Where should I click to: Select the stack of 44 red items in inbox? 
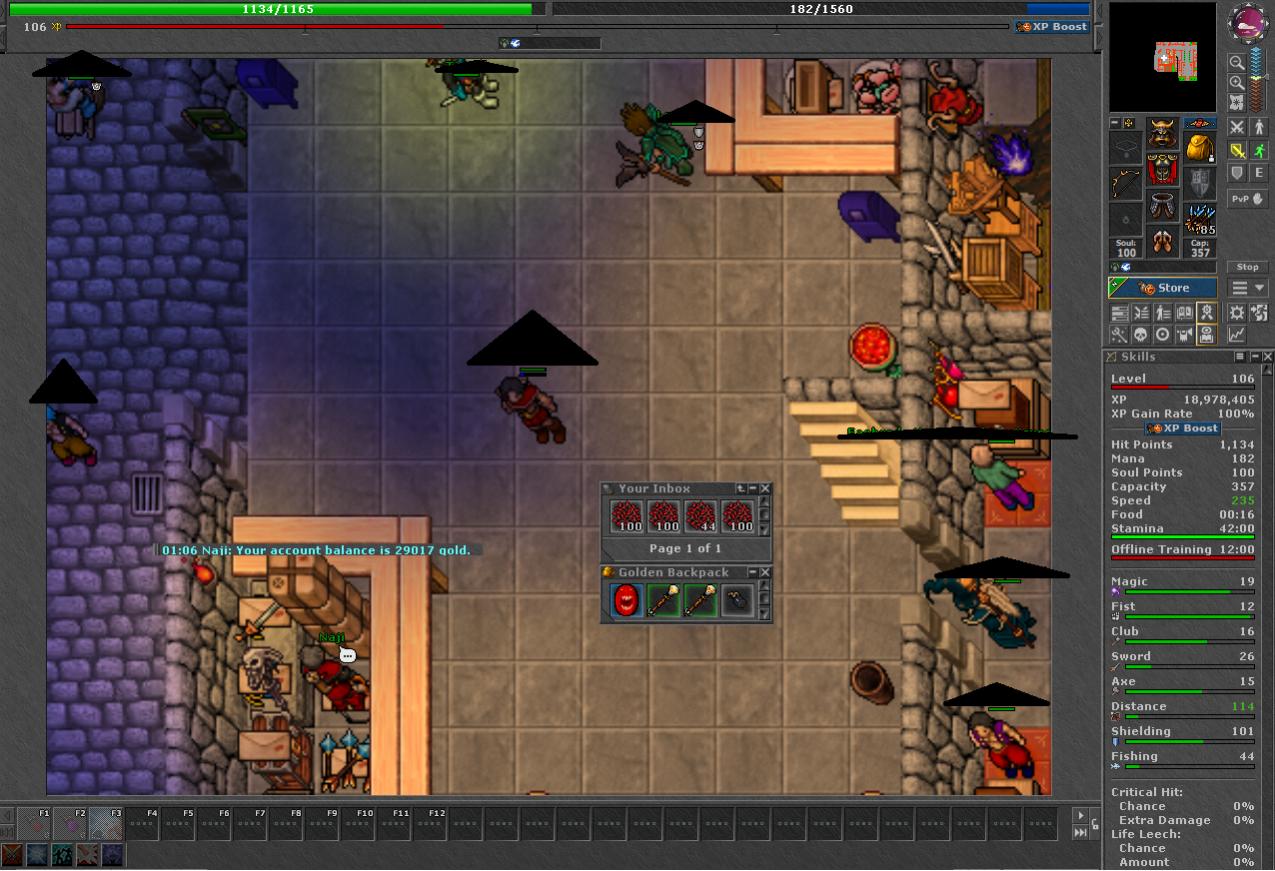pos(699,517)
